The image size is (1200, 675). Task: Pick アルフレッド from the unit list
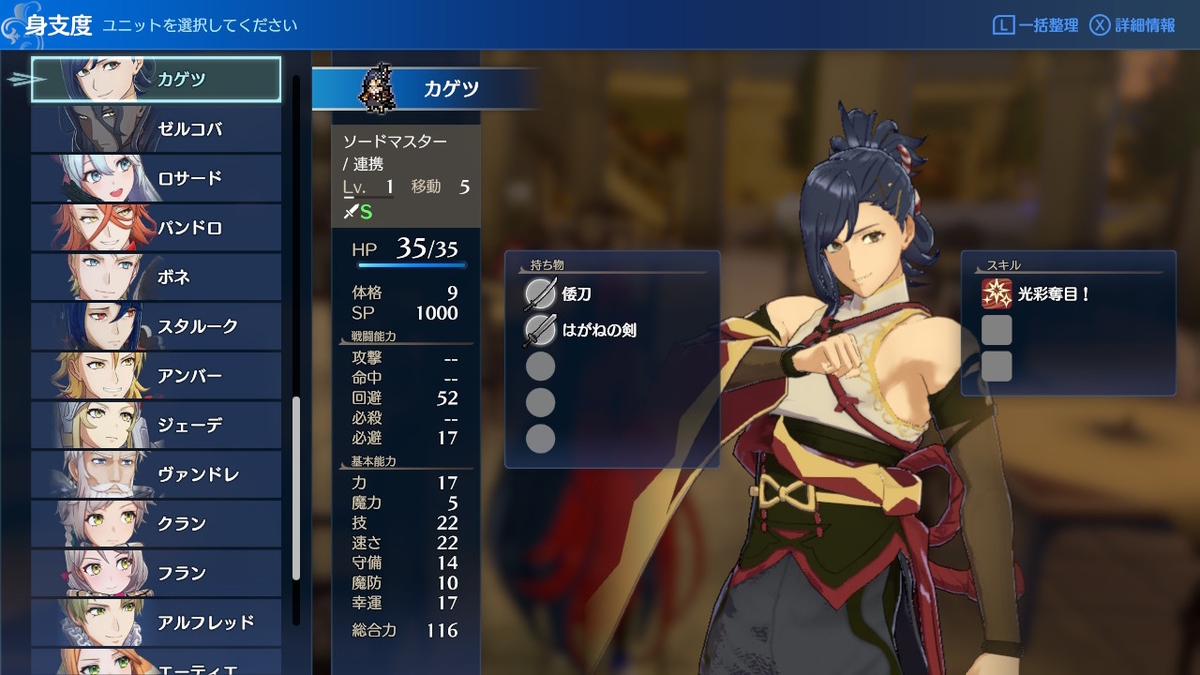(156, 622)
